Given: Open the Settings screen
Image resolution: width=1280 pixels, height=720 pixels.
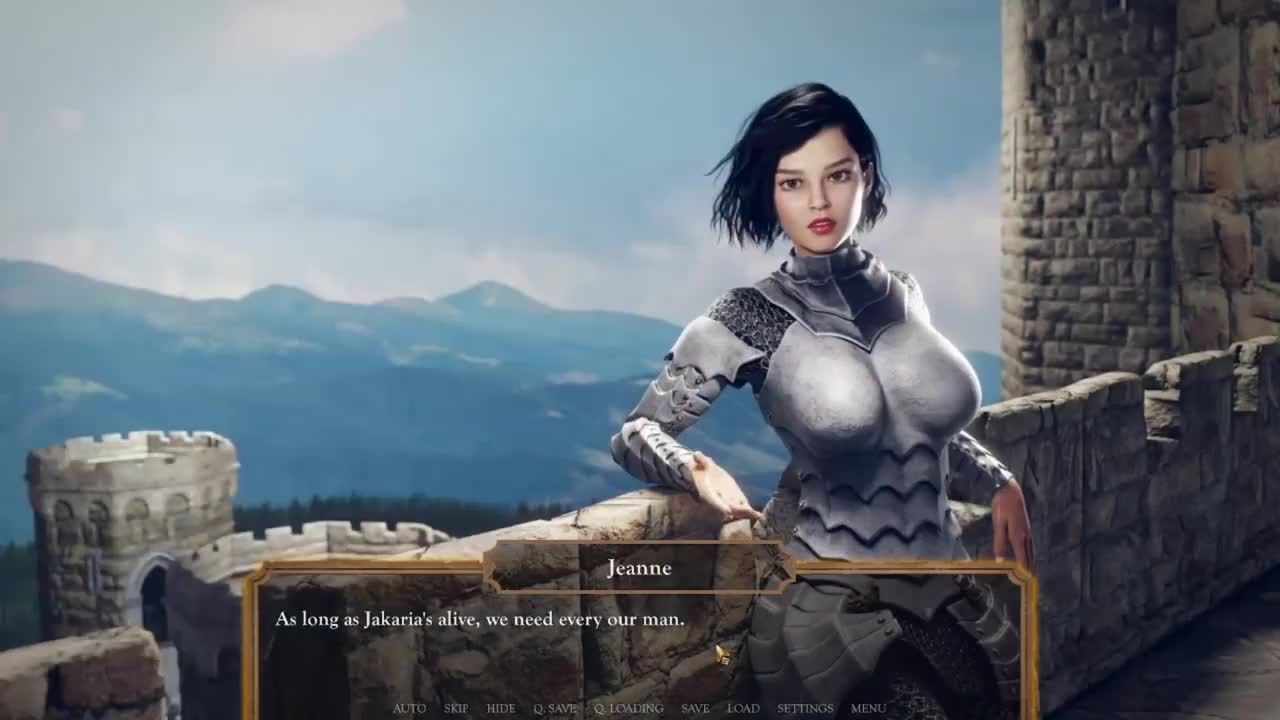Looking at the screenshot, I should [805, 708].
